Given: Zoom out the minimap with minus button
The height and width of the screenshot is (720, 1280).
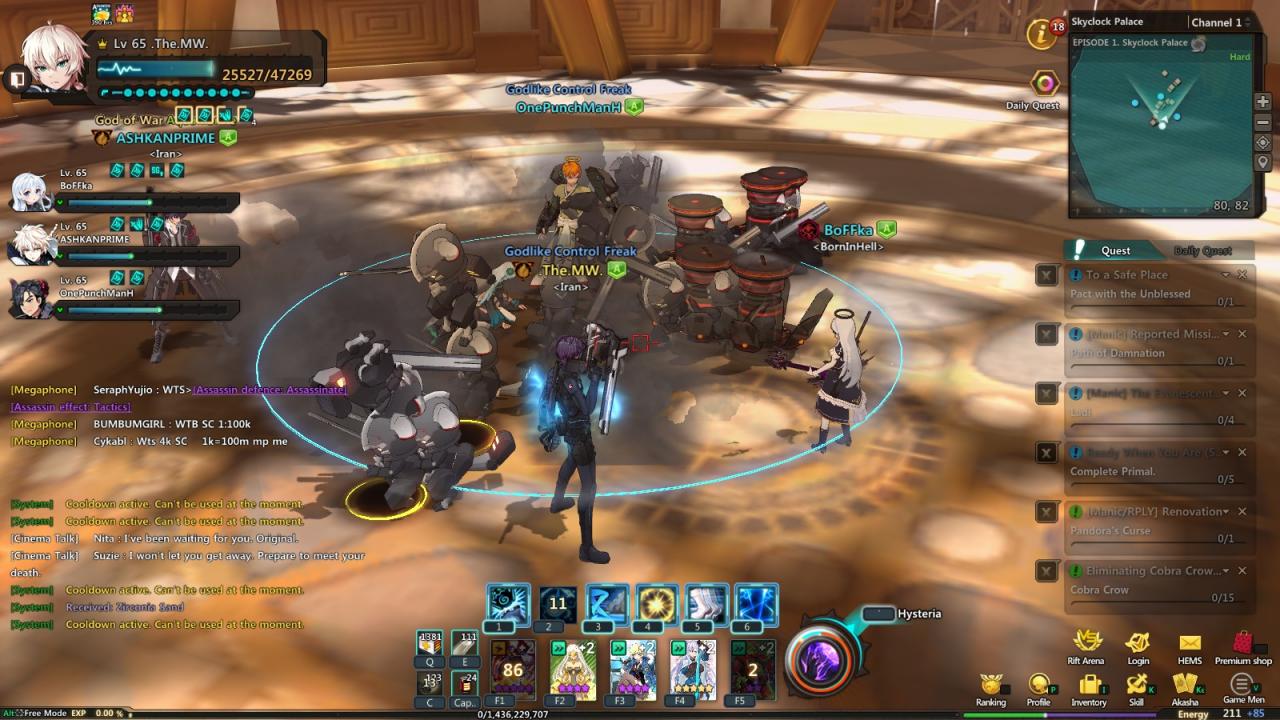Looking at the screenshot, I should 1263,122.
